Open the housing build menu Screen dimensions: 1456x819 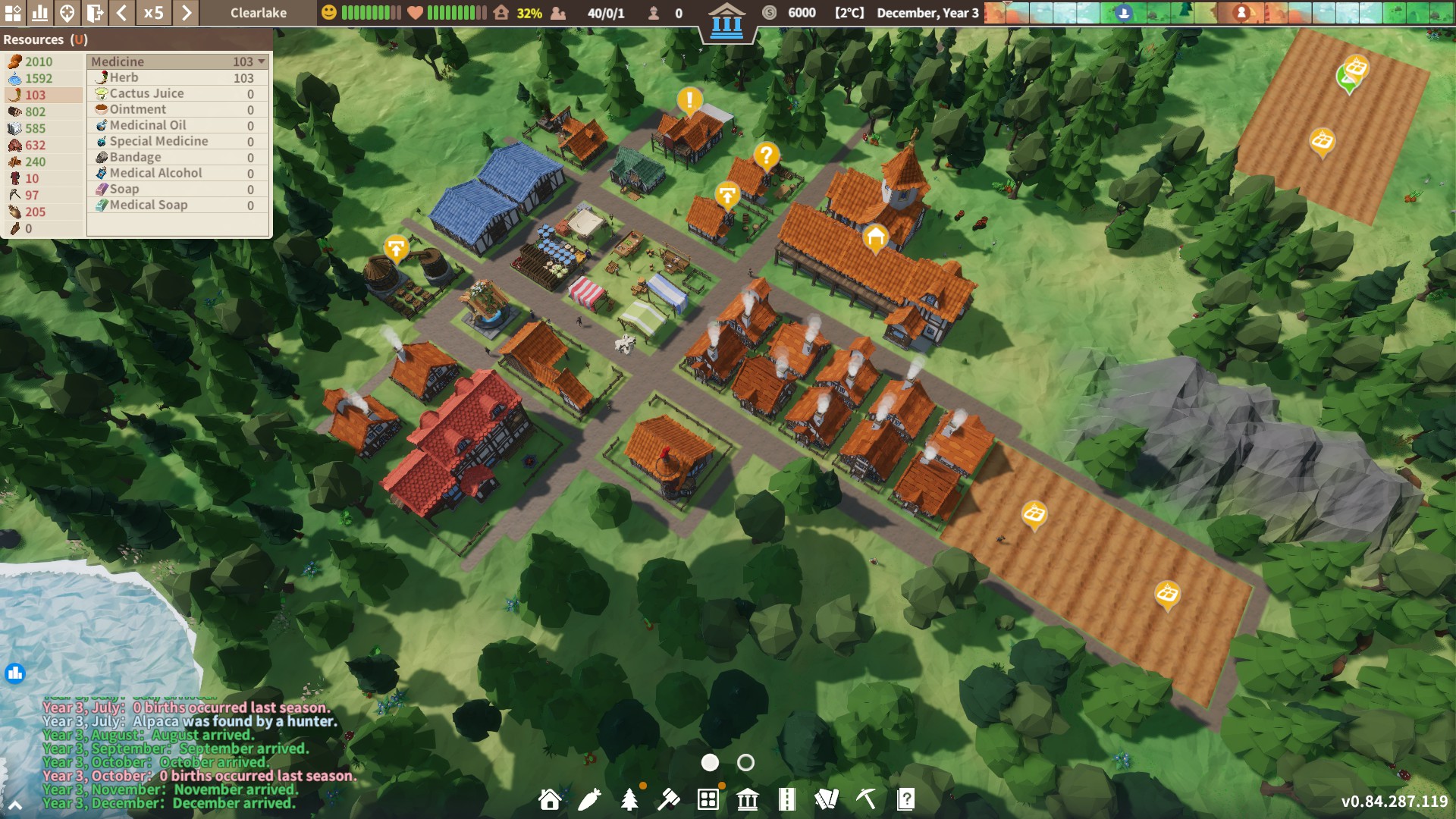point(550,799)
